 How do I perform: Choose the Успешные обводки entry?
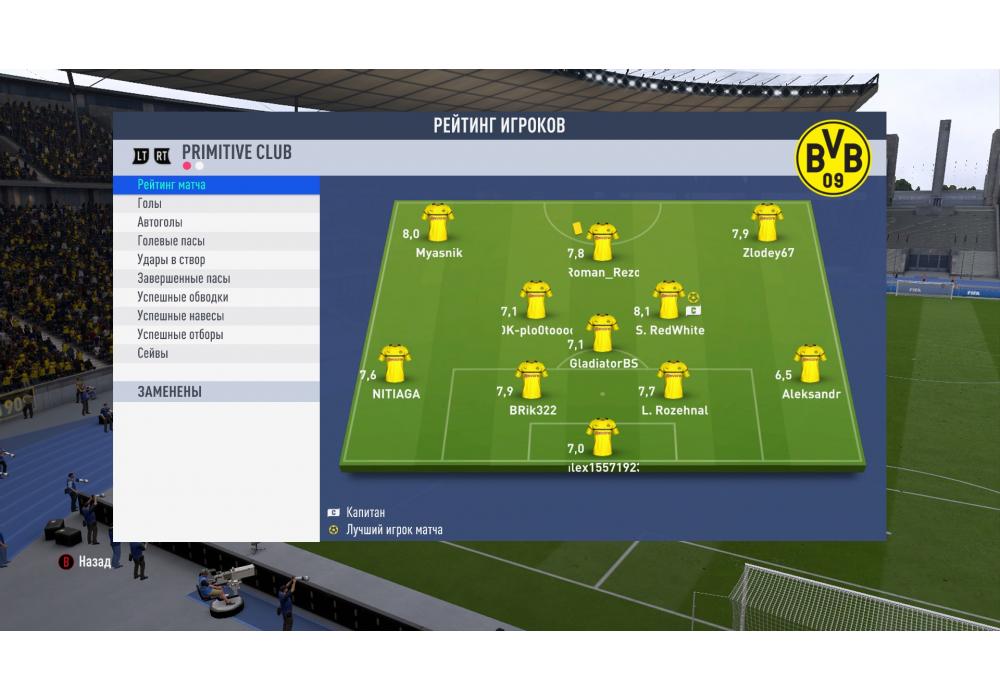click(183, 297)
